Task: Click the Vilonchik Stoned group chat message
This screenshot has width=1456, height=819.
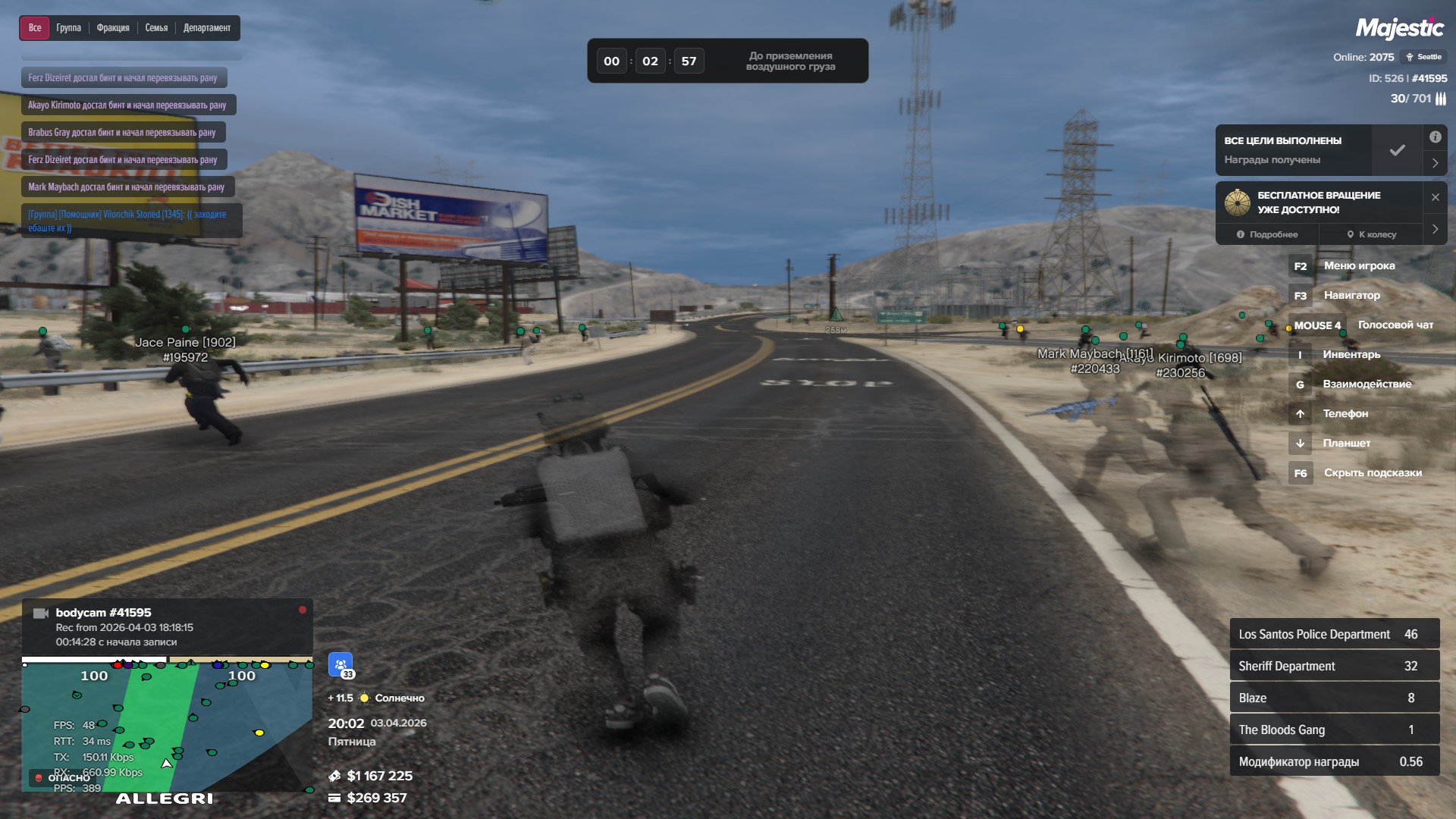Action: (x=130, y=221)
